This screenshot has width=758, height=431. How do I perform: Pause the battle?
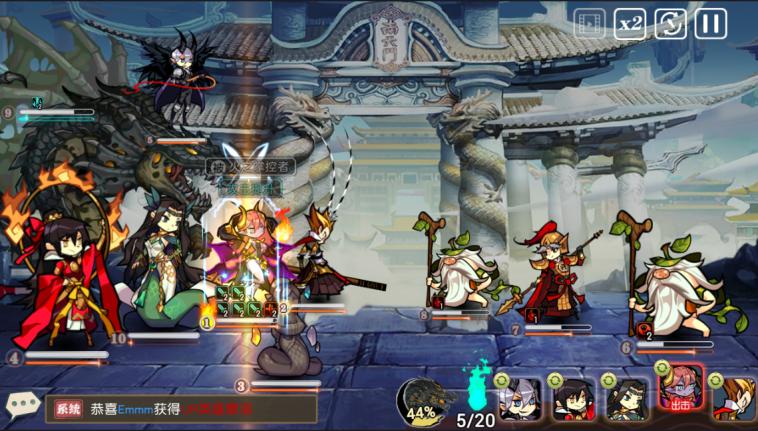tap(710, 22)
